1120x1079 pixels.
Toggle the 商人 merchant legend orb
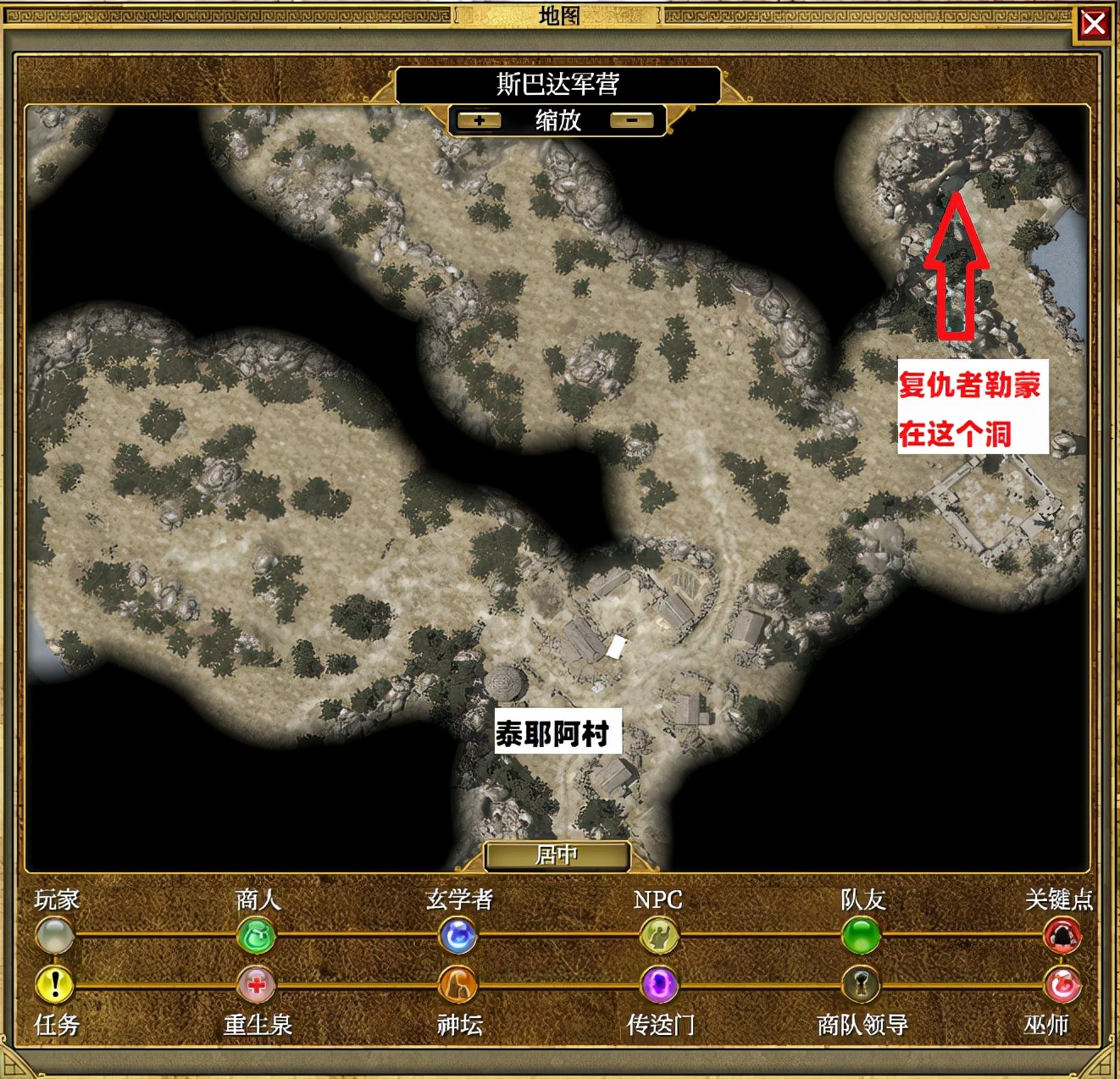click(x=256, y=936)
